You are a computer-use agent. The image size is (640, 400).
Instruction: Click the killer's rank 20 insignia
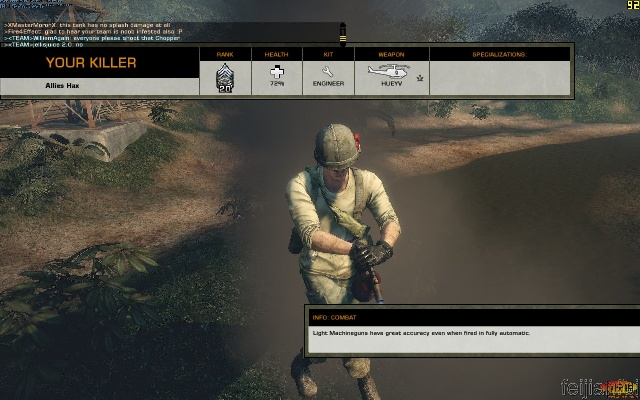(x=226, y=77)
